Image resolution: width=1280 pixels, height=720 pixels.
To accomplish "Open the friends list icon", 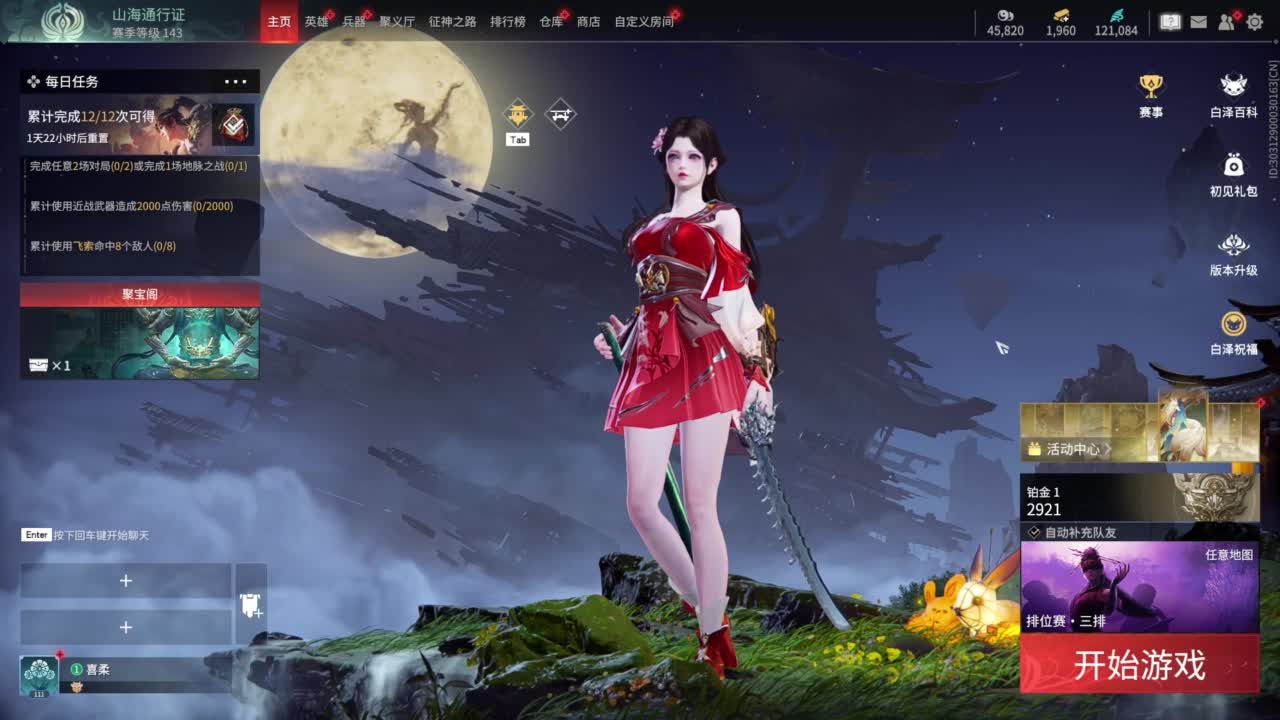I will (1227, 21).
